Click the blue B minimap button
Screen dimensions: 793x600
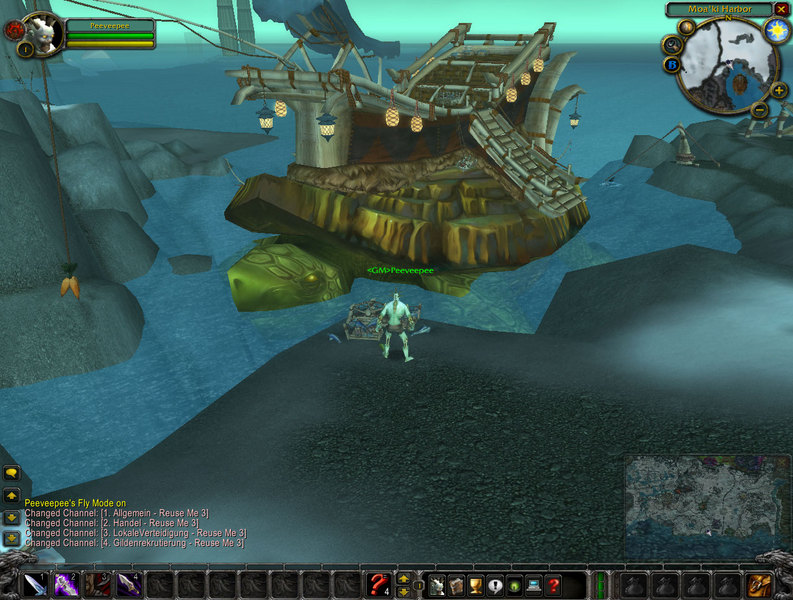pos(673,65)
